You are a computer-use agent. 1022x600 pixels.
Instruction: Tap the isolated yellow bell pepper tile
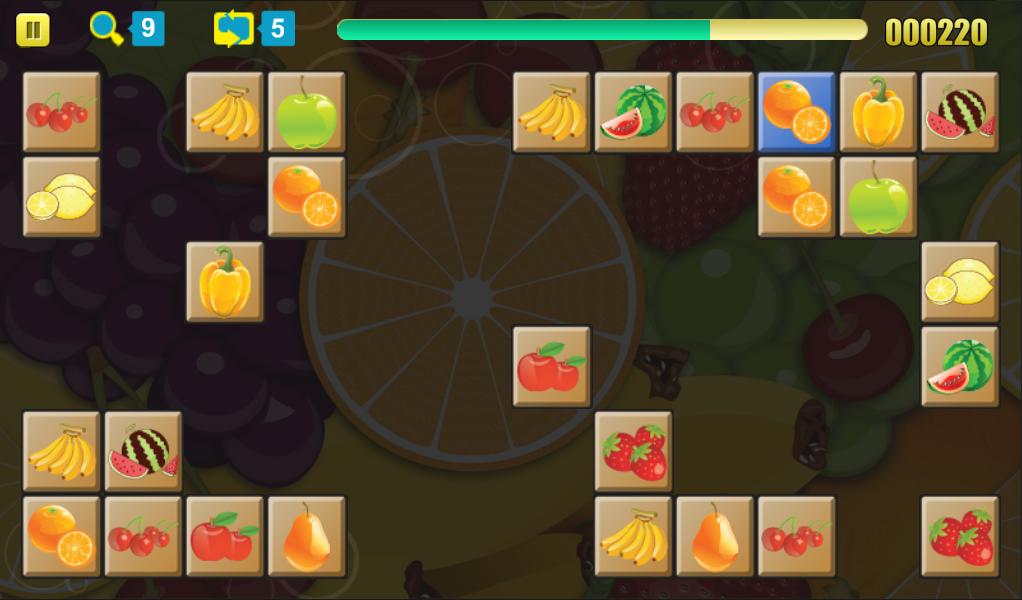coord(225,282)
